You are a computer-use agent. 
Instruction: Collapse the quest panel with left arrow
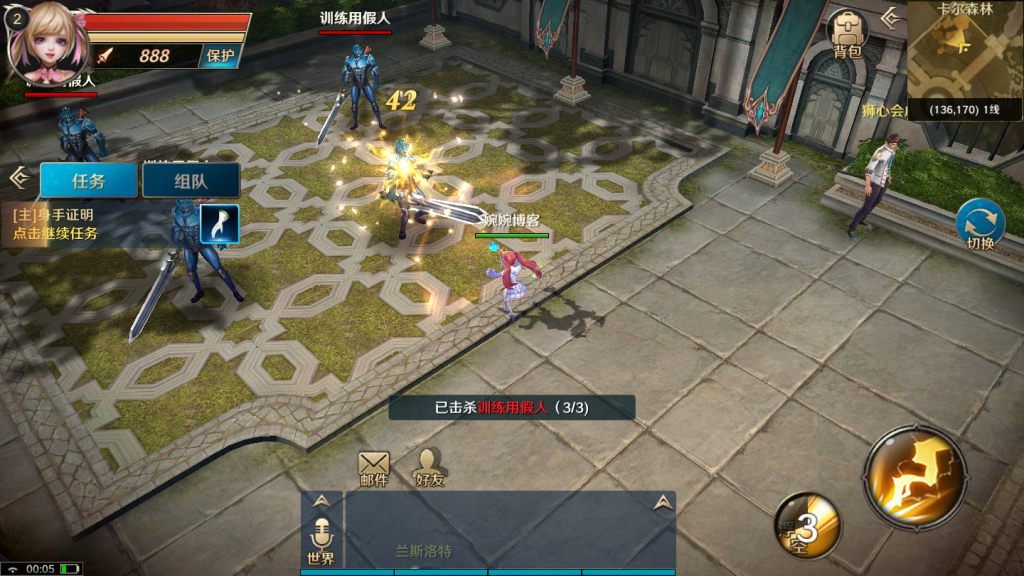[17, 178]
